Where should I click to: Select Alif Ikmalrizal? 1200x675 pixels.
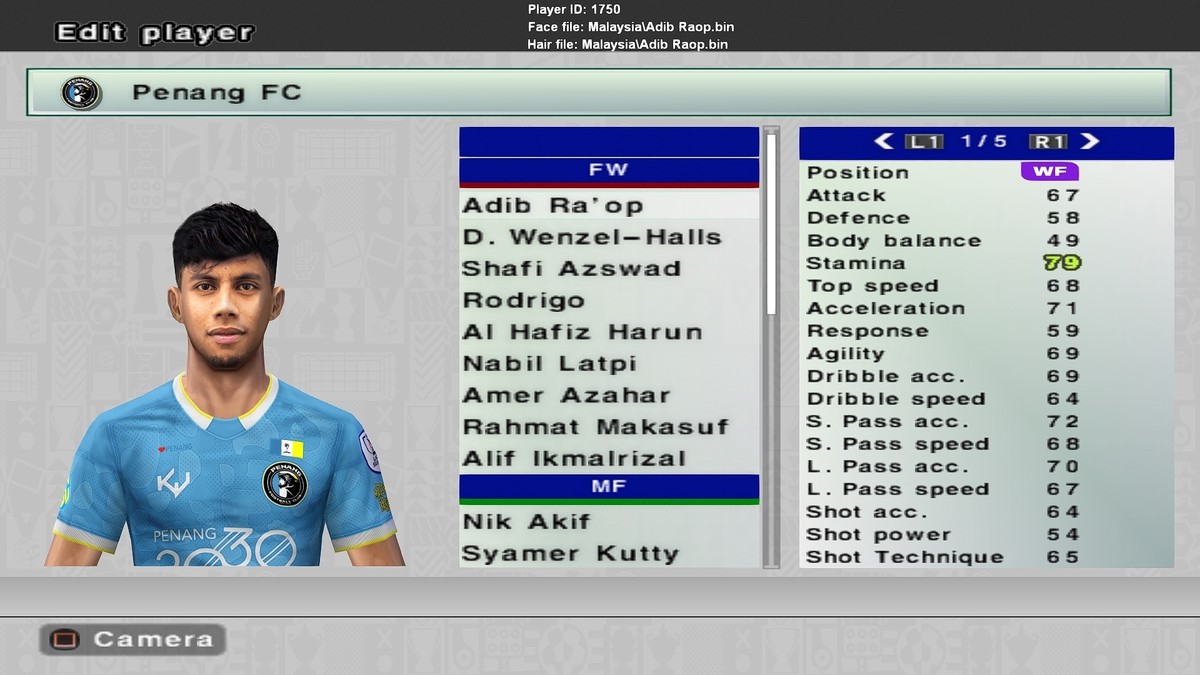[x=574, y=459]
